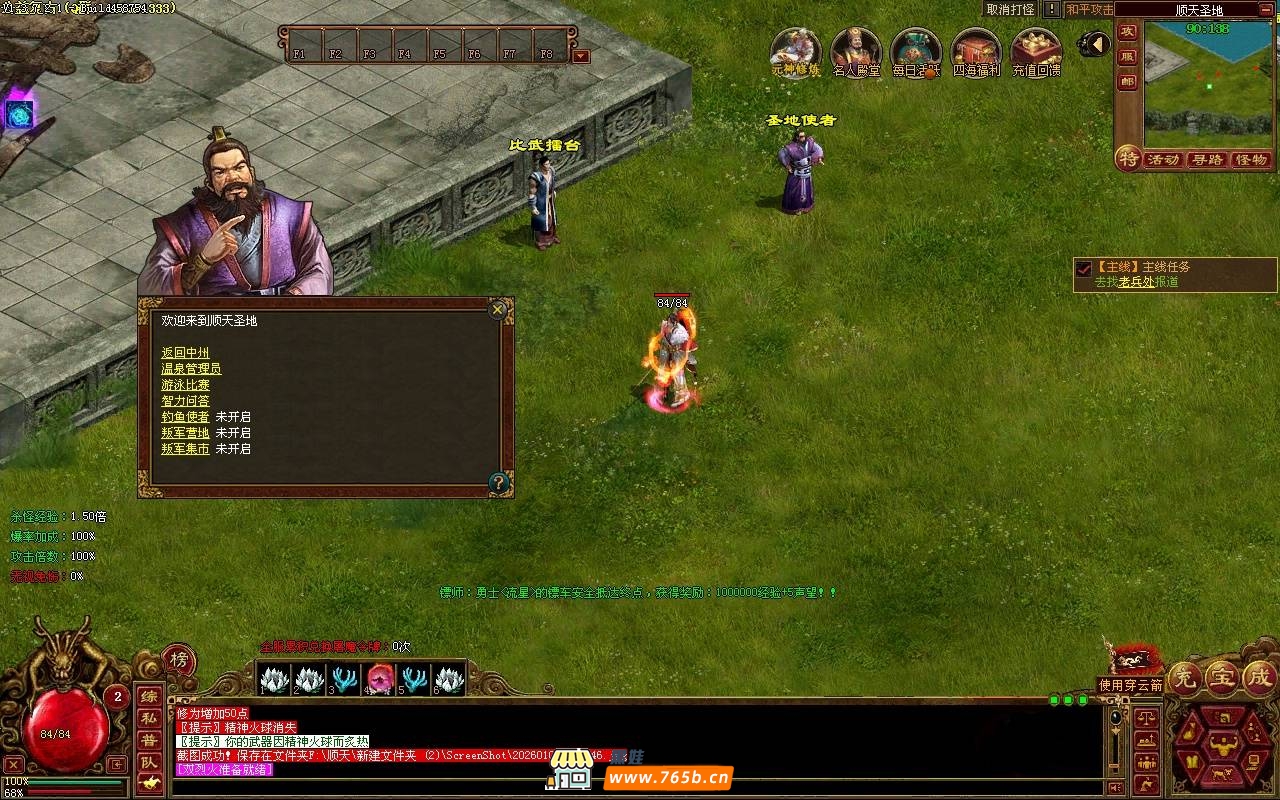Open the 名人殿堂 icon
The image size is (1280, 800).
tap(856, 50)
